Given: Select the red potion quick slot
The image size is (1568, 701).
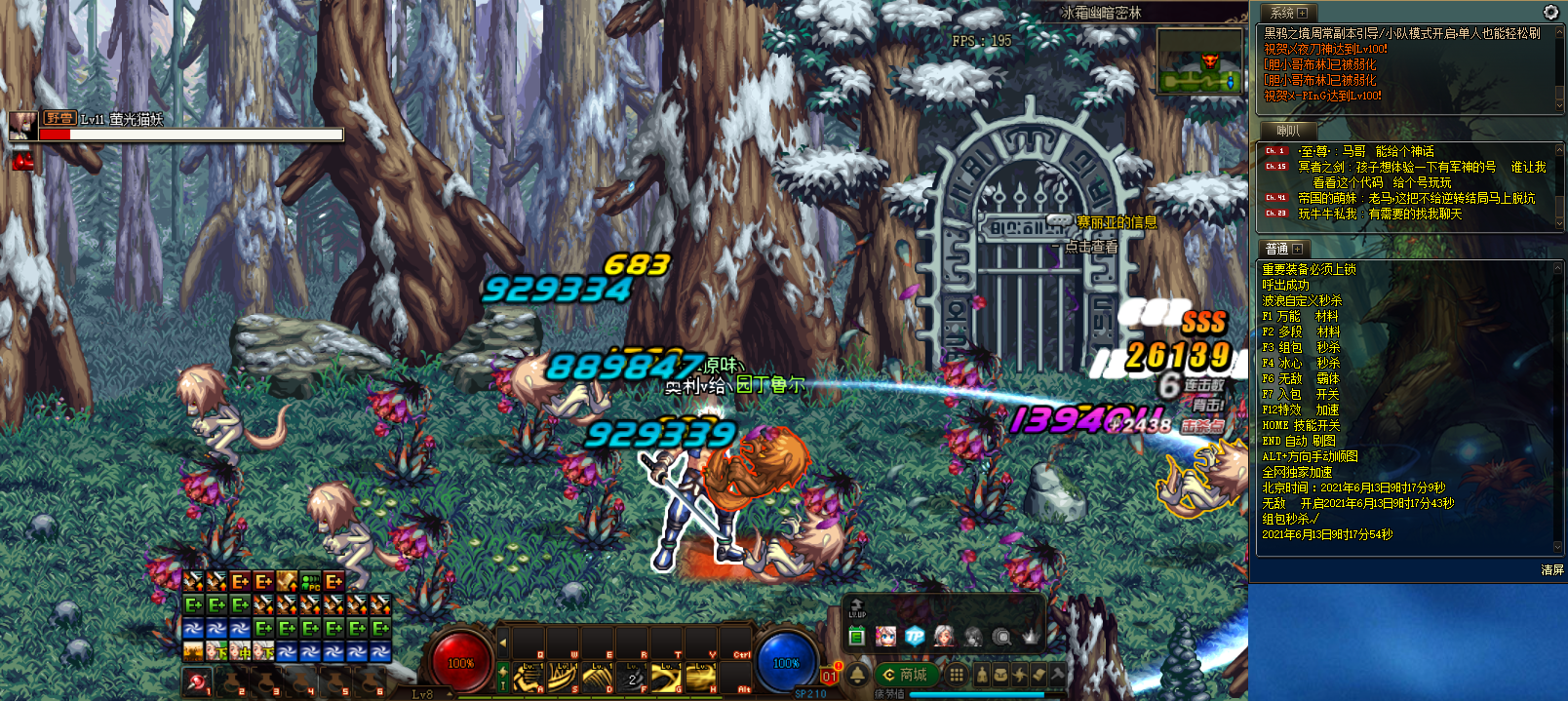Looking at the screenshot, I should tap(197, 682).
